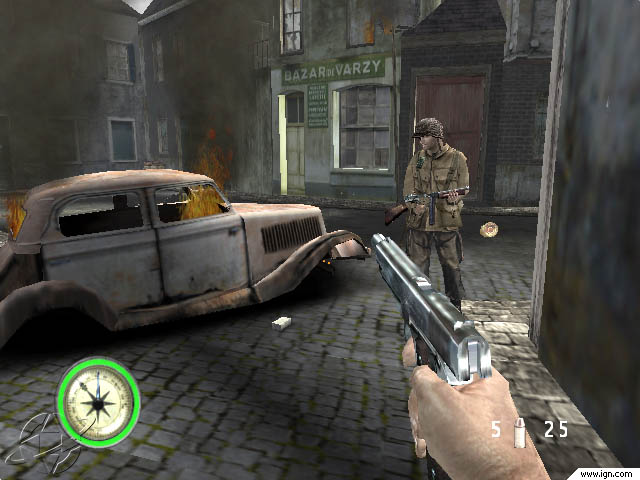Click the bullet ammo icon

click(x=518, y=430)
